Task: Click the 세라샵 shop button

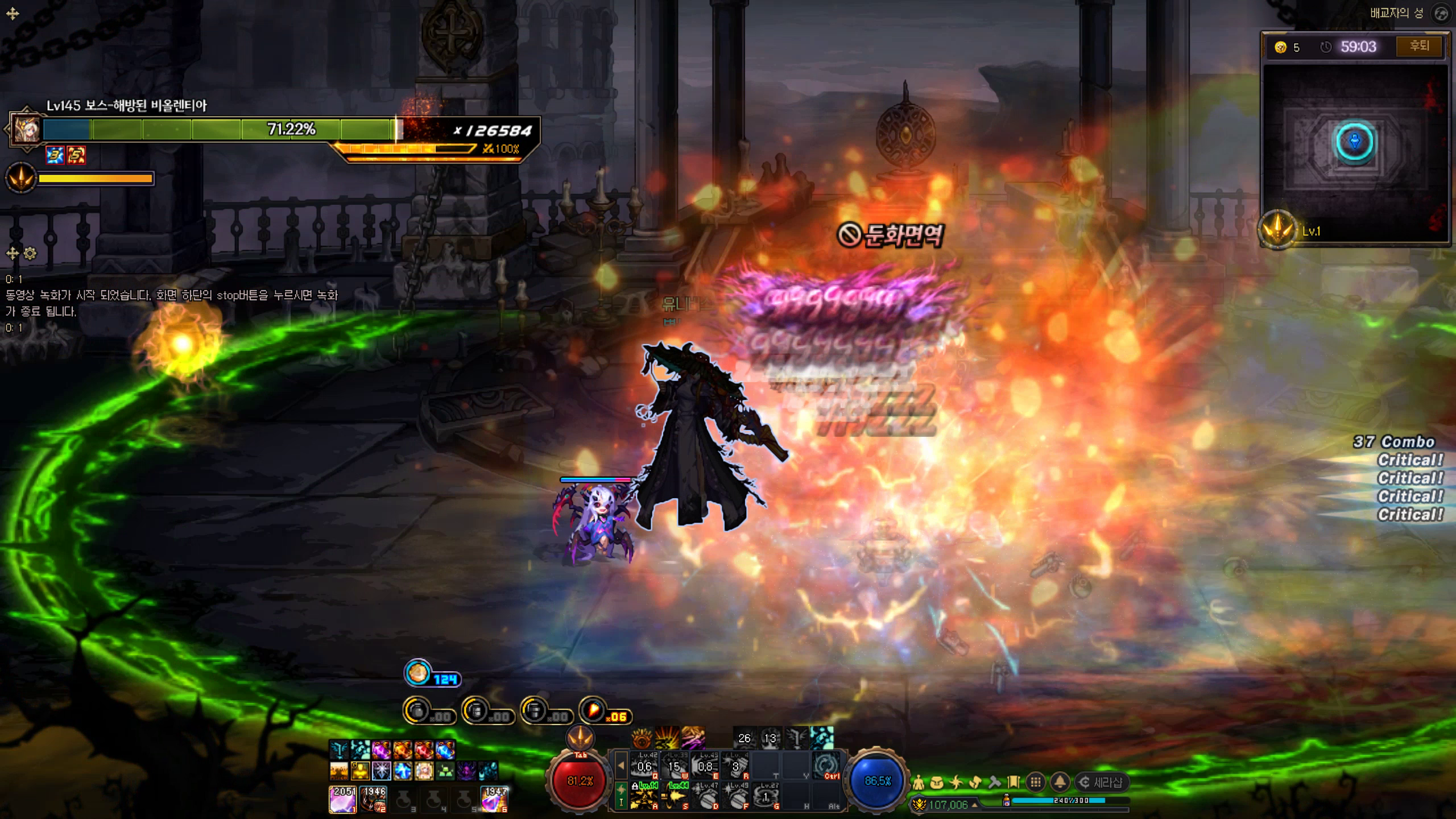Action: (1101, 783)
